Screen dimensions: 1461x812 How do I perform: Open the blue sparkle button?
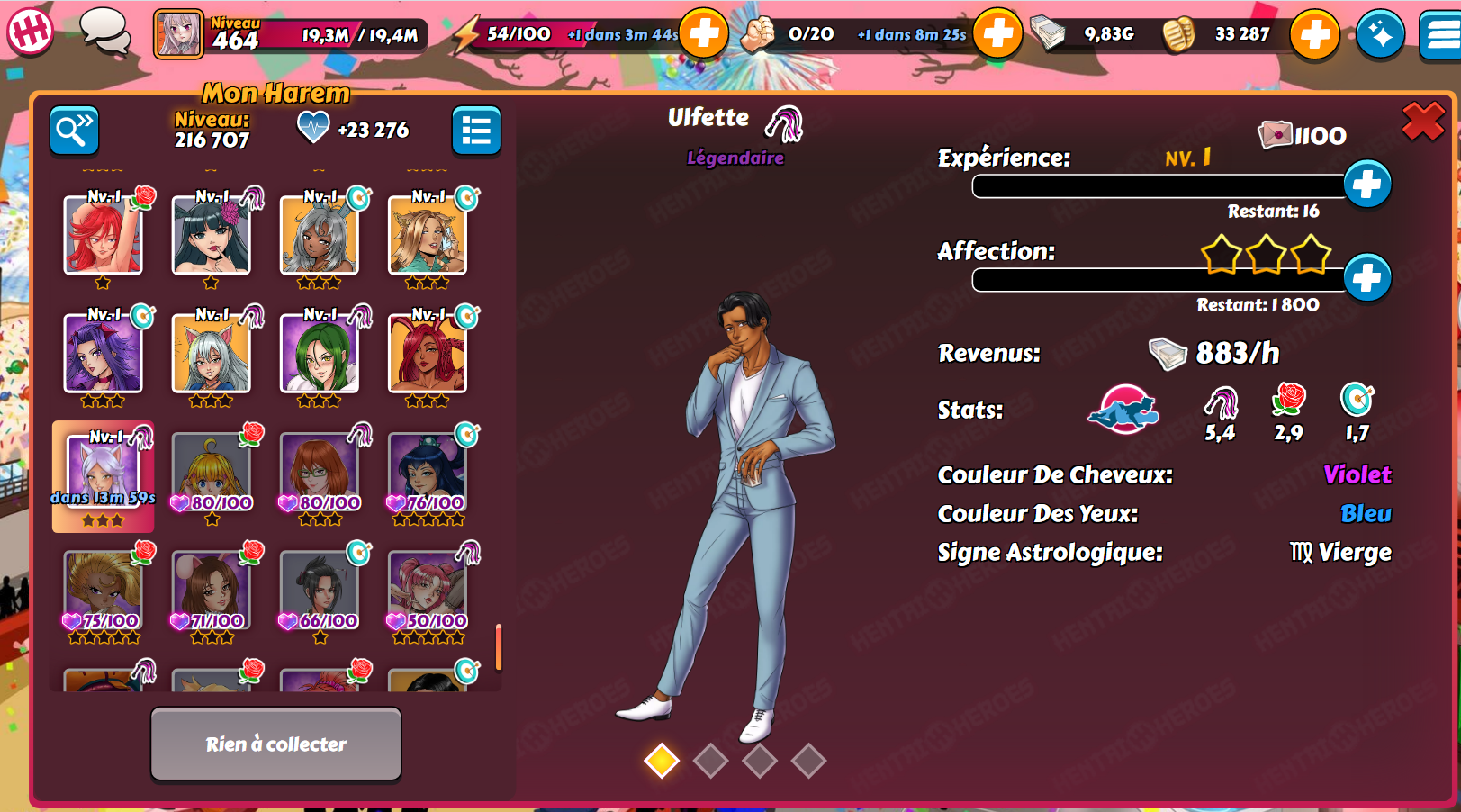point(1380,34)
